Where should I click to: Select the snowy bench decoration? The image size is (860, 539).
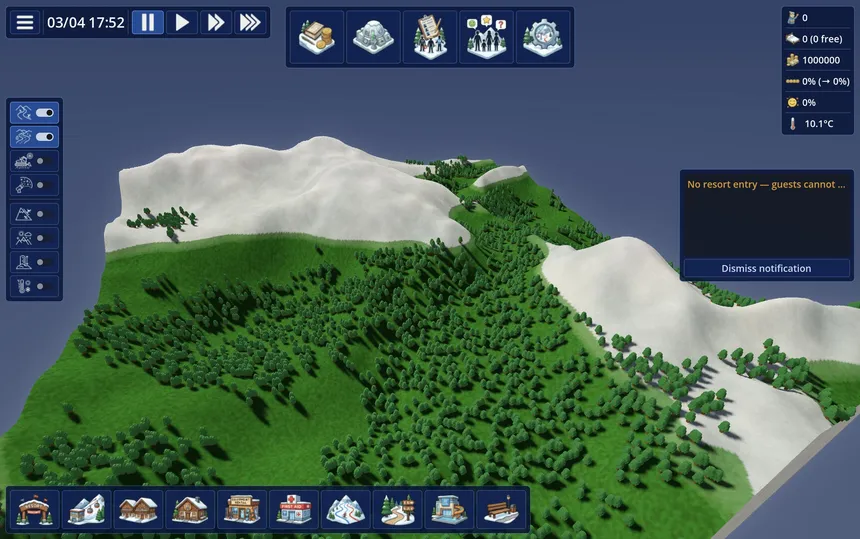[x=502, y=509]
